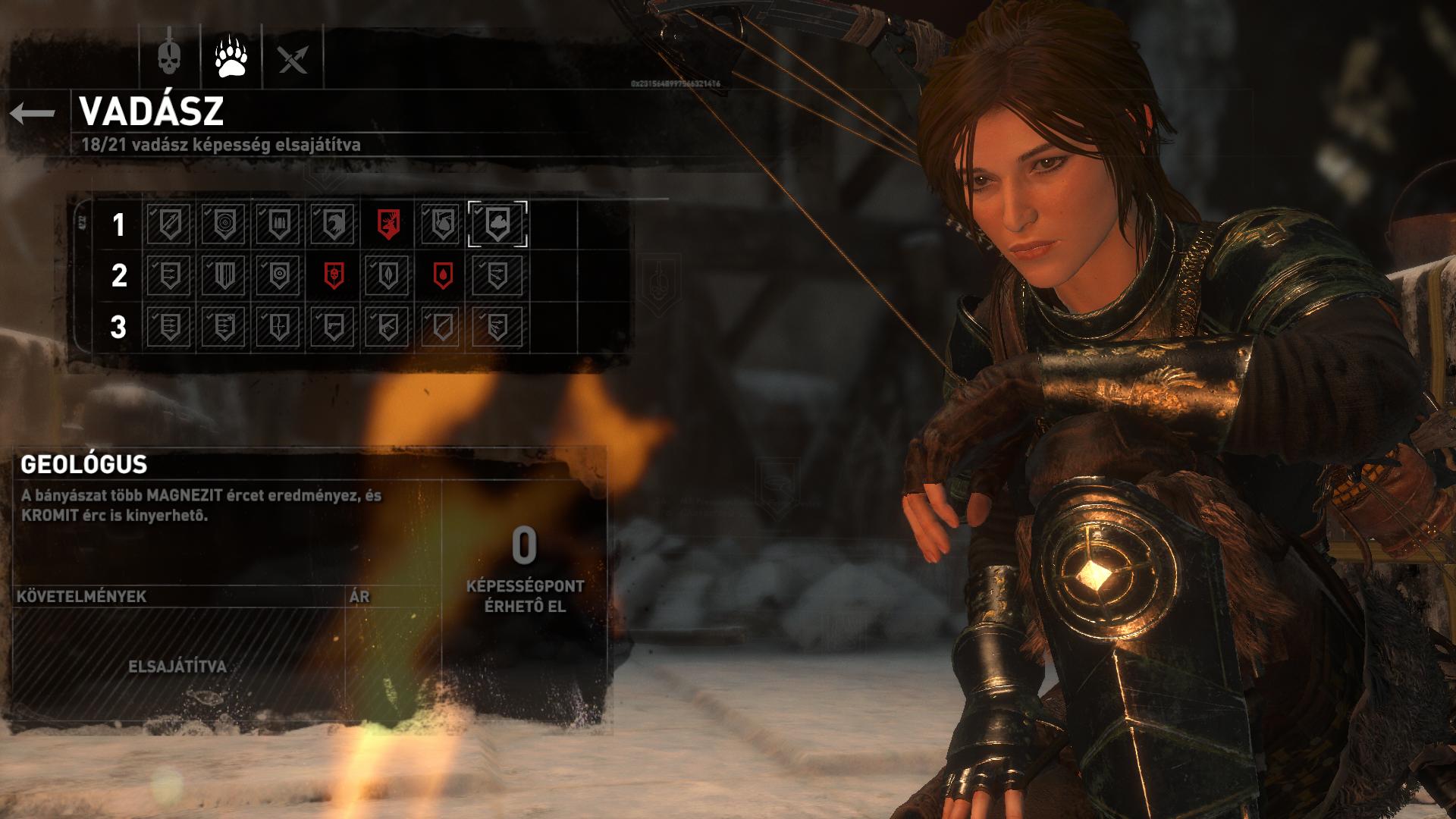Go back with the left arrow button

(33, 114)
